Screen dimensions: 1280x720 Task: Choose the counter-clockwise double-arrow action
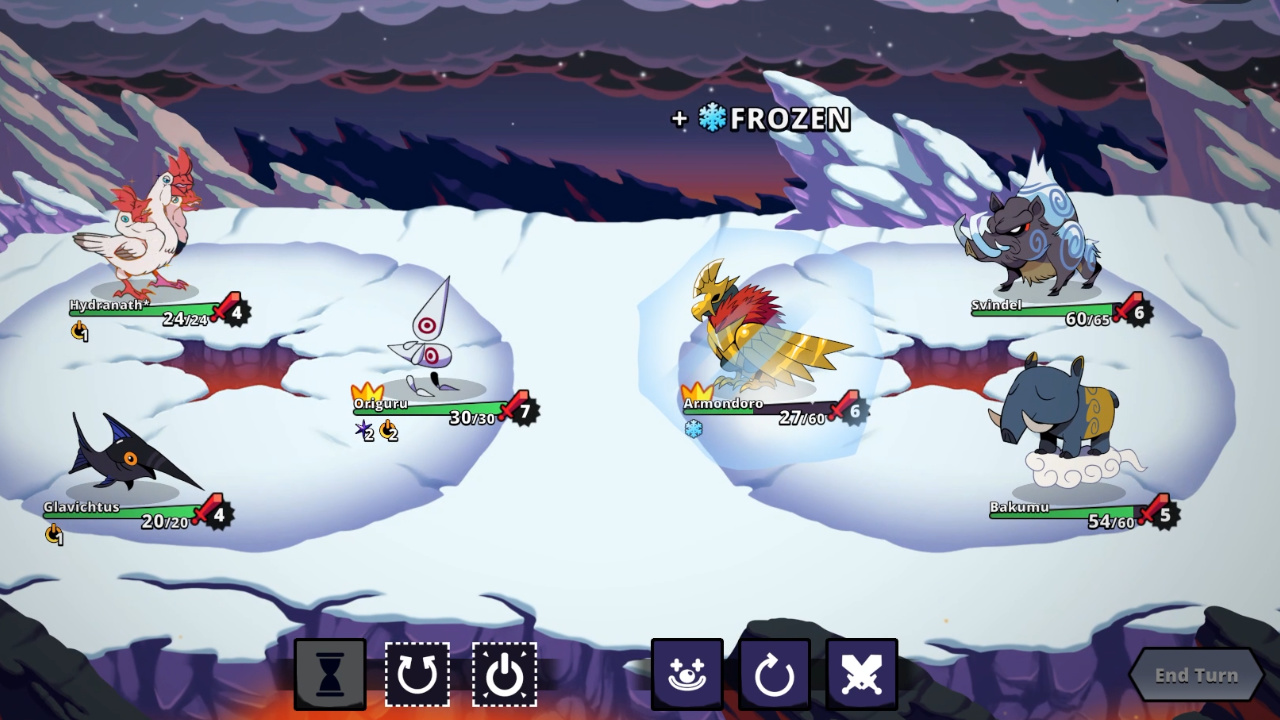417,675
